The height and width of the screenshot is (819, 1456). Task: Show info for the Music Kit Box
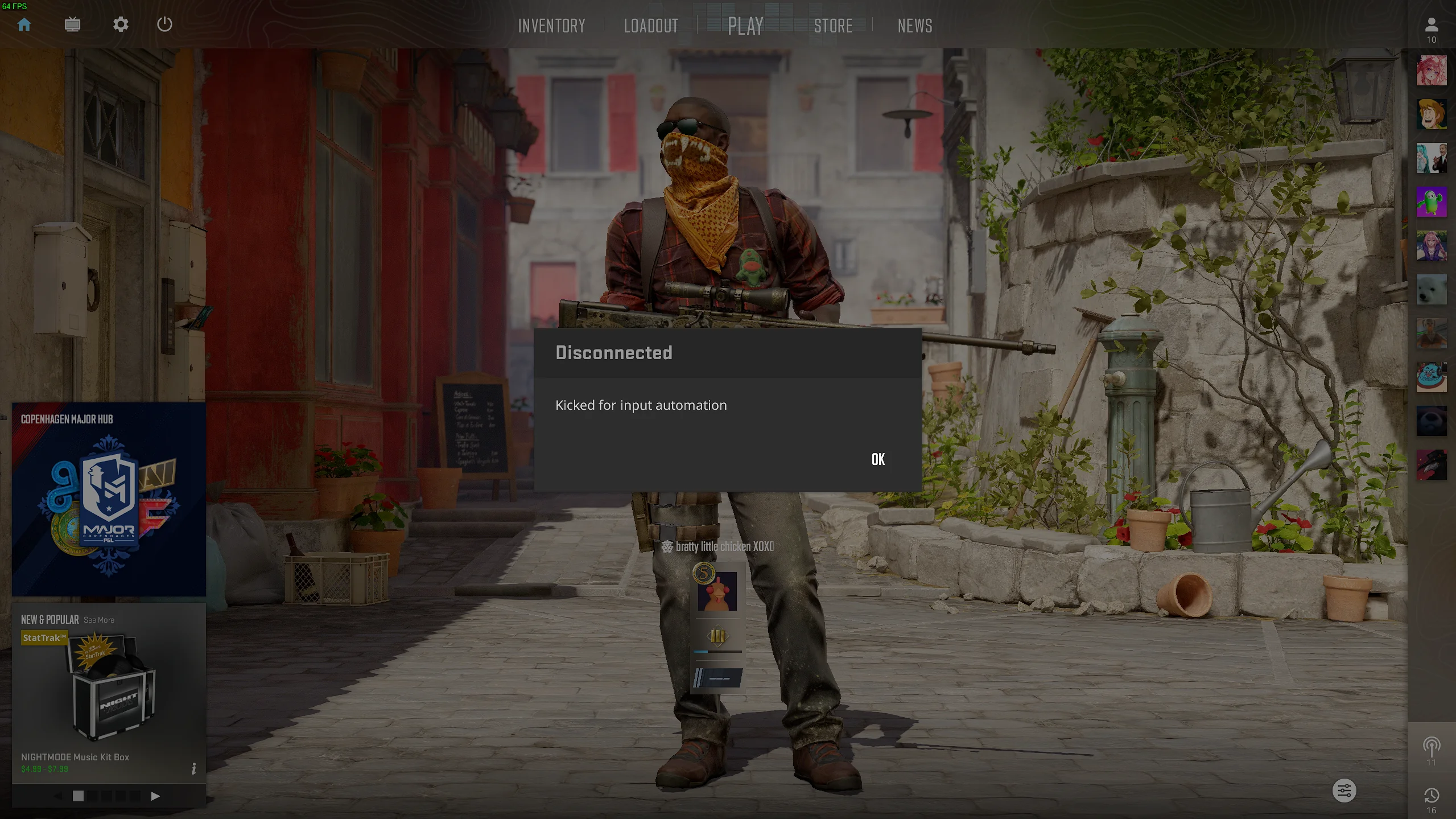[x=193, y=769]
